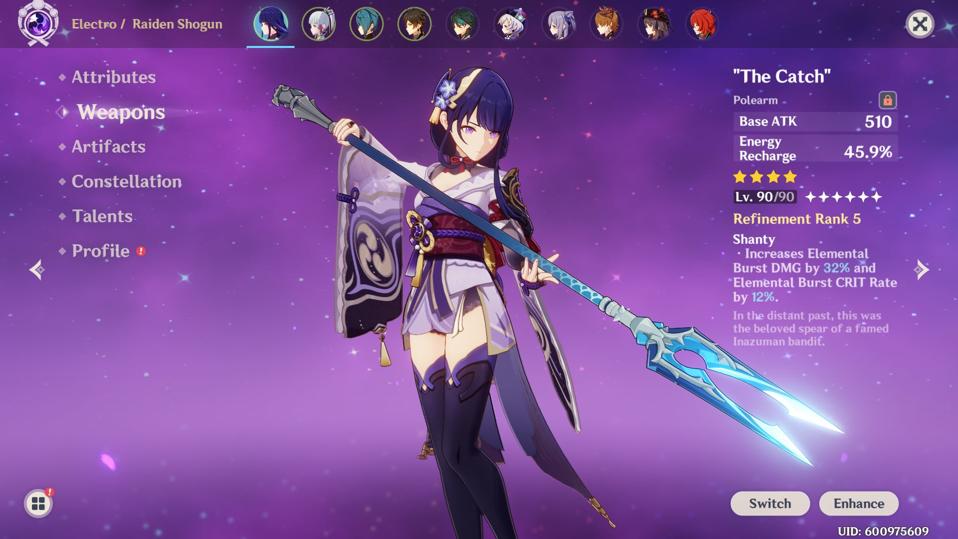Go to the Artifacts section
958x539 pixels.
pyautogui.click(x=108, y=147)
